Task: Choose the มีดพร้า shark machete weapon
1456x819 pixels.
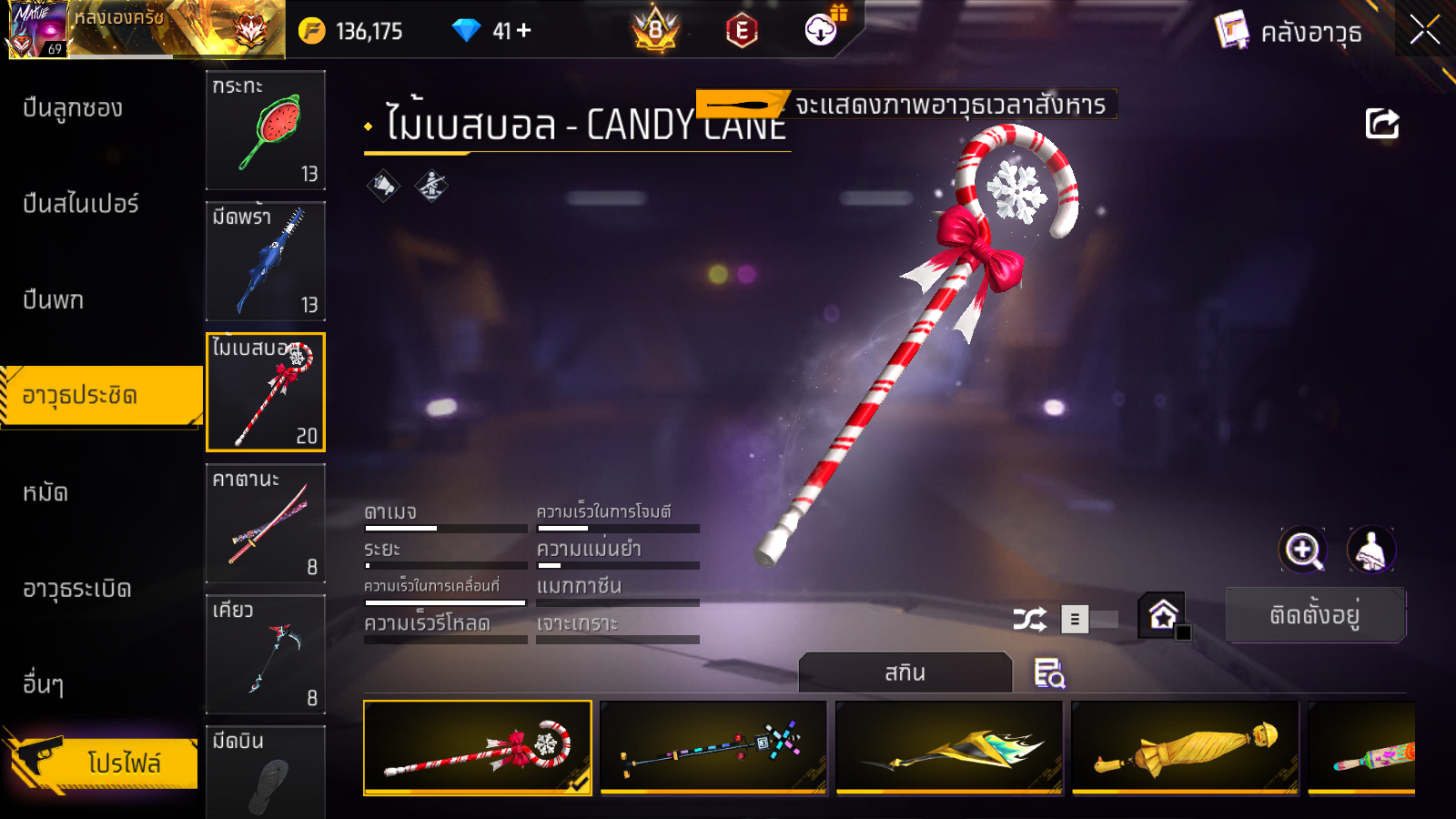Action: pyautogui.click(x=266, y=261)
